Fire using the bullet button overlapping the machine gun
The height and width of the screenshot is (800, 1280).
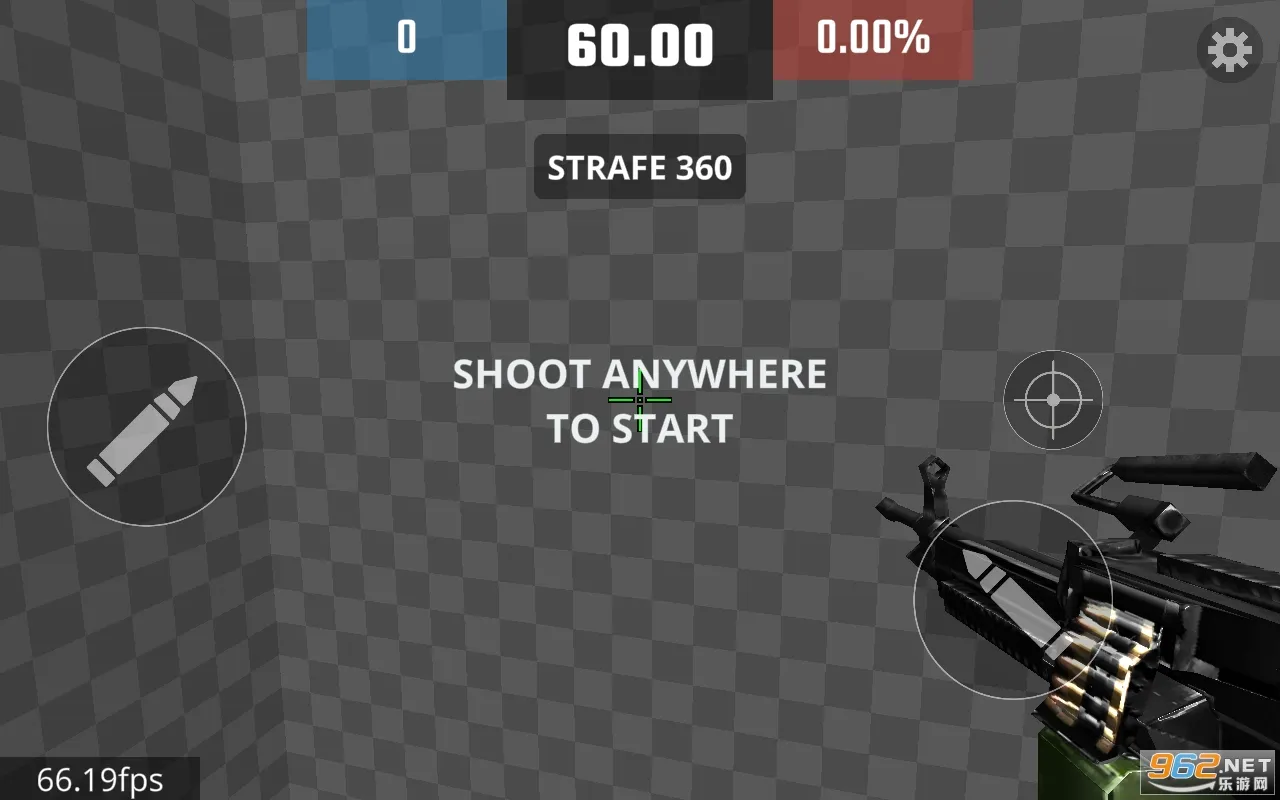point(1012,599)
